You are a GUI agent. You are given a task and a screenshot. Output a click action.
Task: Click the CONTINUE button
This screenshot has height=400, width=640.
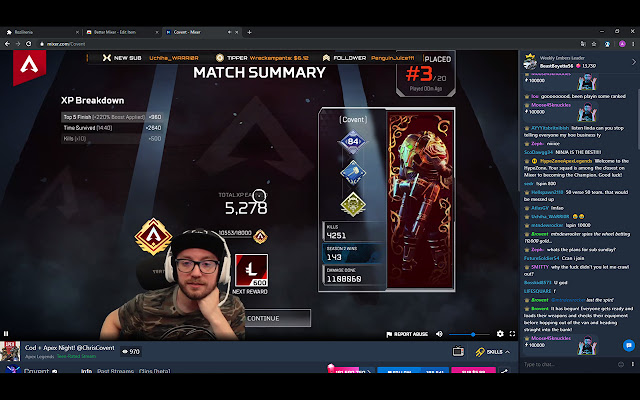point(263,318)
